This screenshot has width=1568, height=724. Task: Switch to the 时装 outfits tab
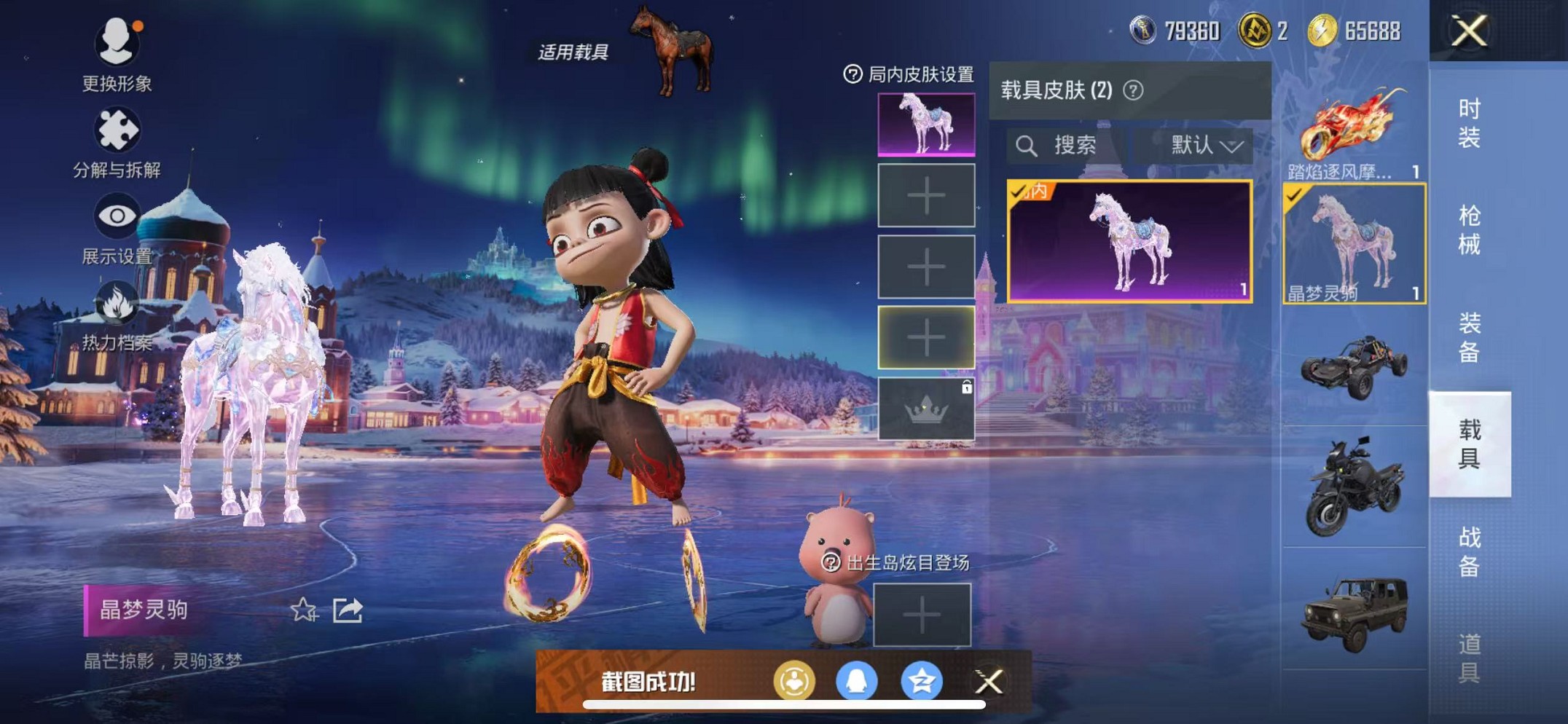[x=1469, y=123]
